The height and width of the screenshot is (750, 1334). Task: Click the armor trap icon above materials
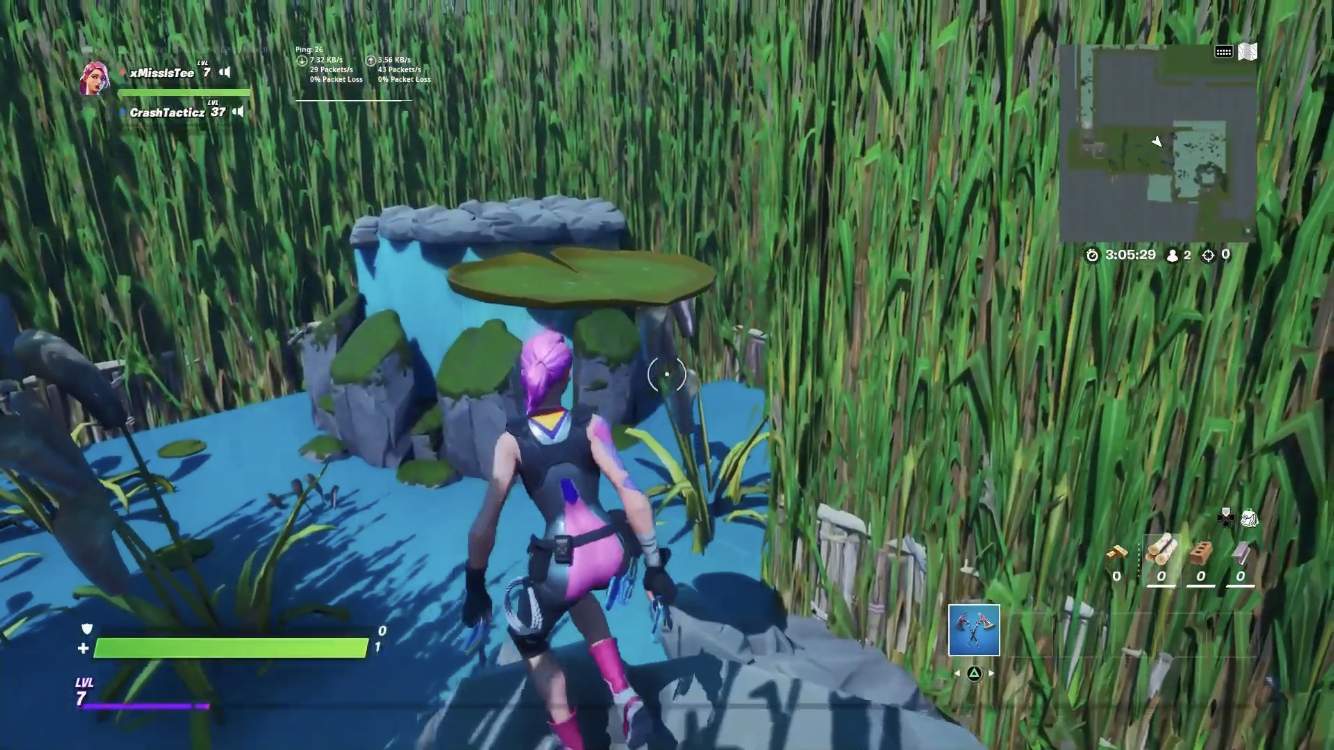[1224, 517]
